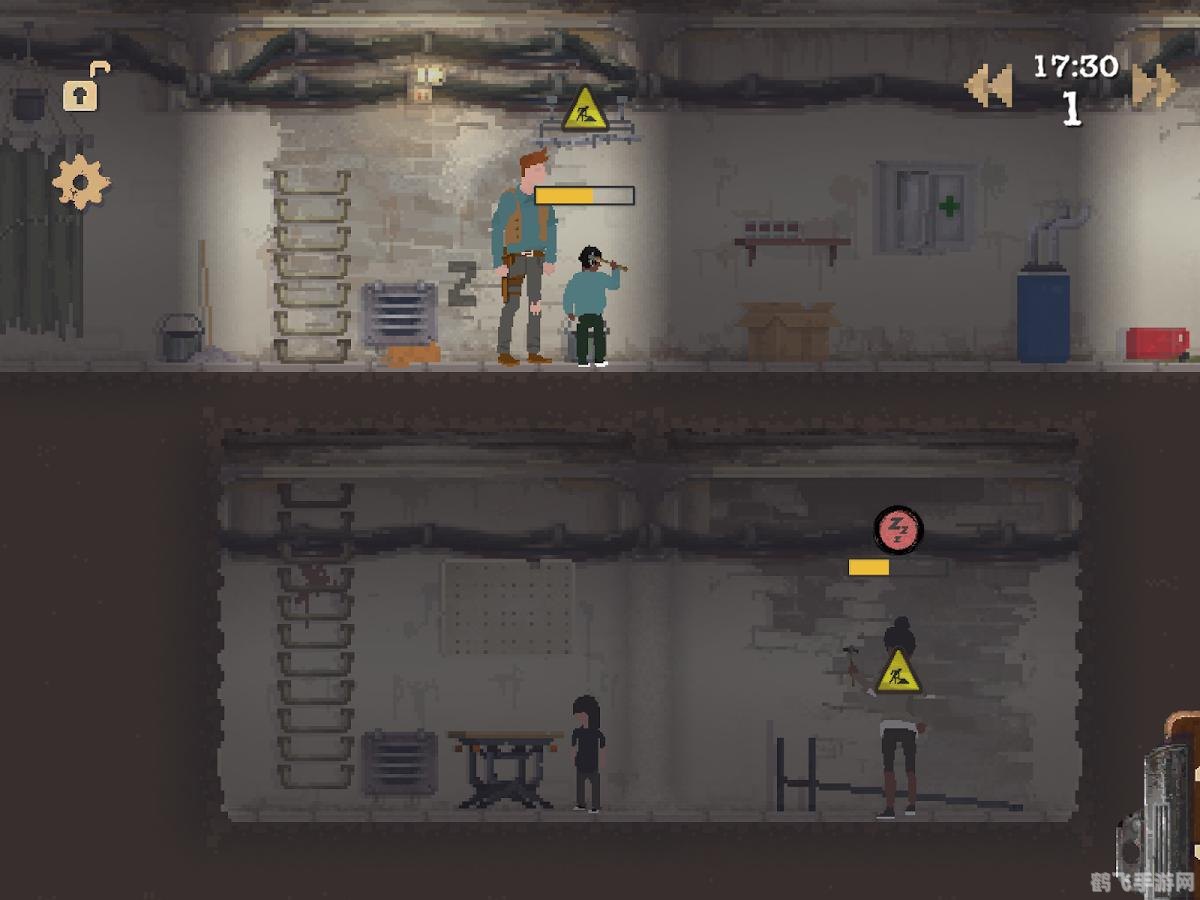Speed up time with the fast-forward arrows

click(1155, 86)
